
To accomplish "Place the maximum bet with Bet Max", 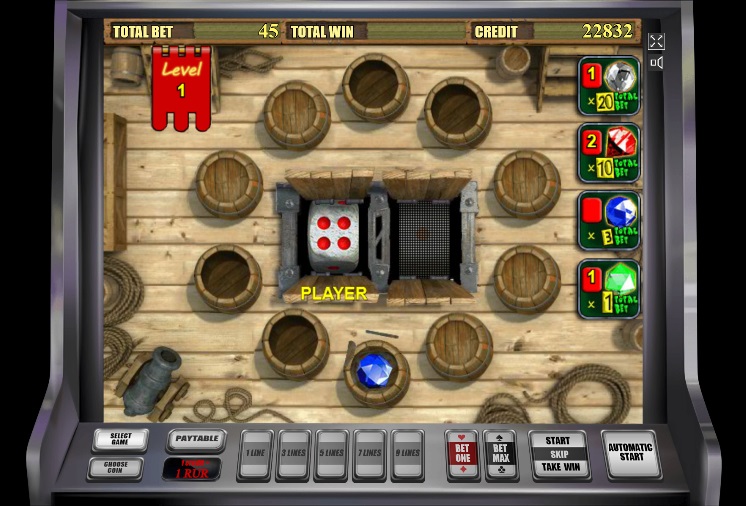I will coord(500,454).
